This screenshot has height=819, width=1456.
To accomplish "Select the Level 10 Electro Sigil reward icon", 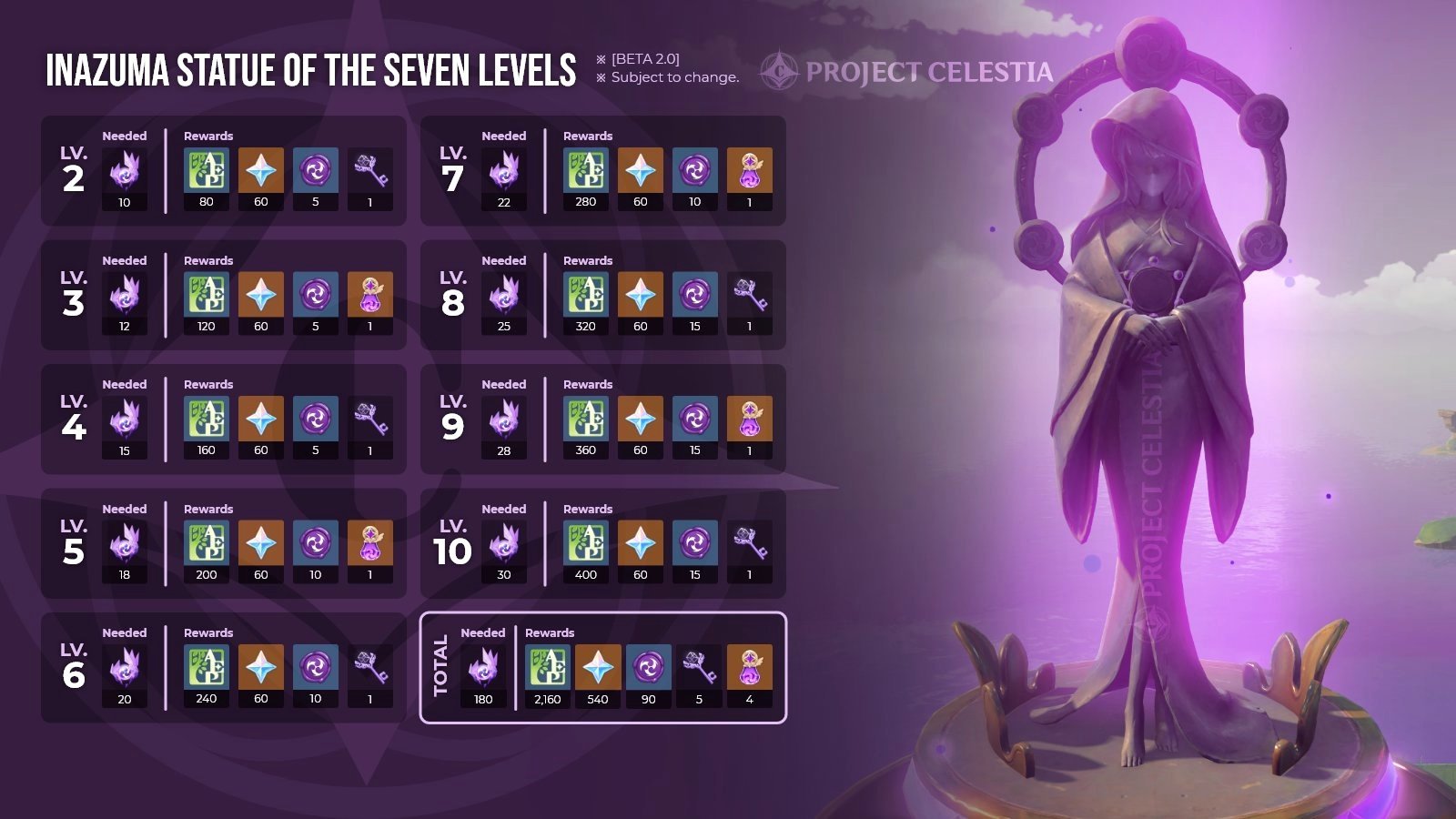I will click(x=695, y=543).
